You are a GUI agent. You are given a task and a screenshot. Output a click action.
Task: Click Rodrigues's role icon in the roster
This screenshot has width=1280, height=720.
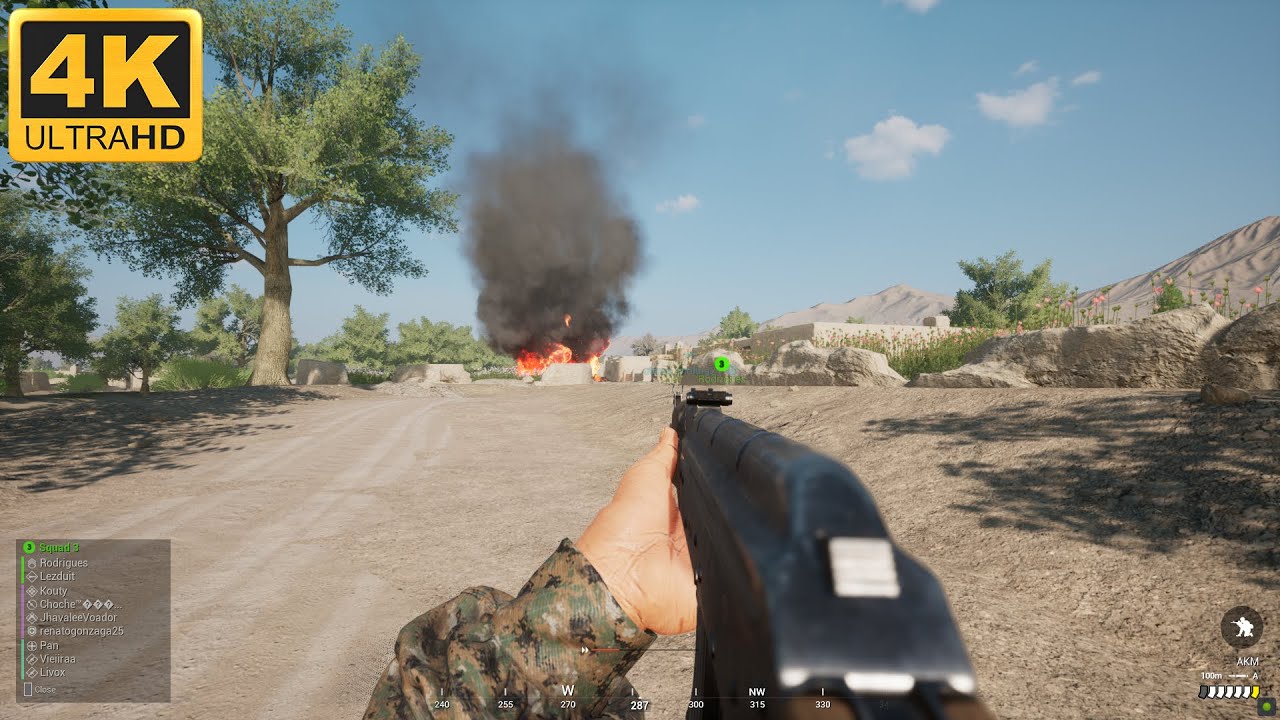click(x=33, y=562)
